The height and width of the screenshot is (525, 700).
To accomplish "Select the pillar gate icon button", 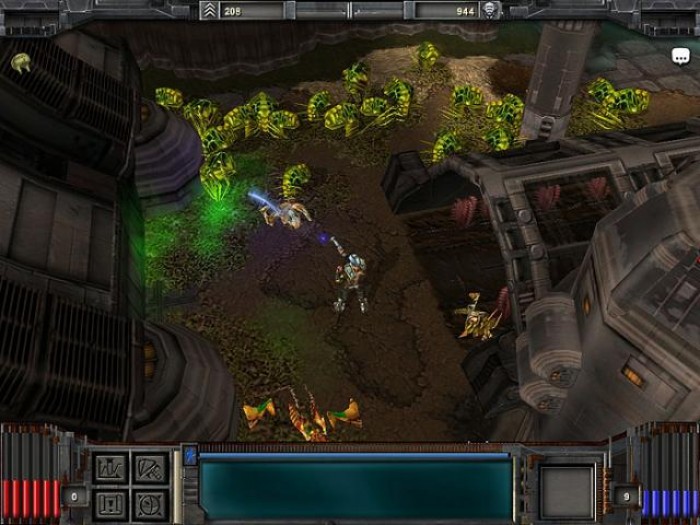I will (x=110, y=503).
